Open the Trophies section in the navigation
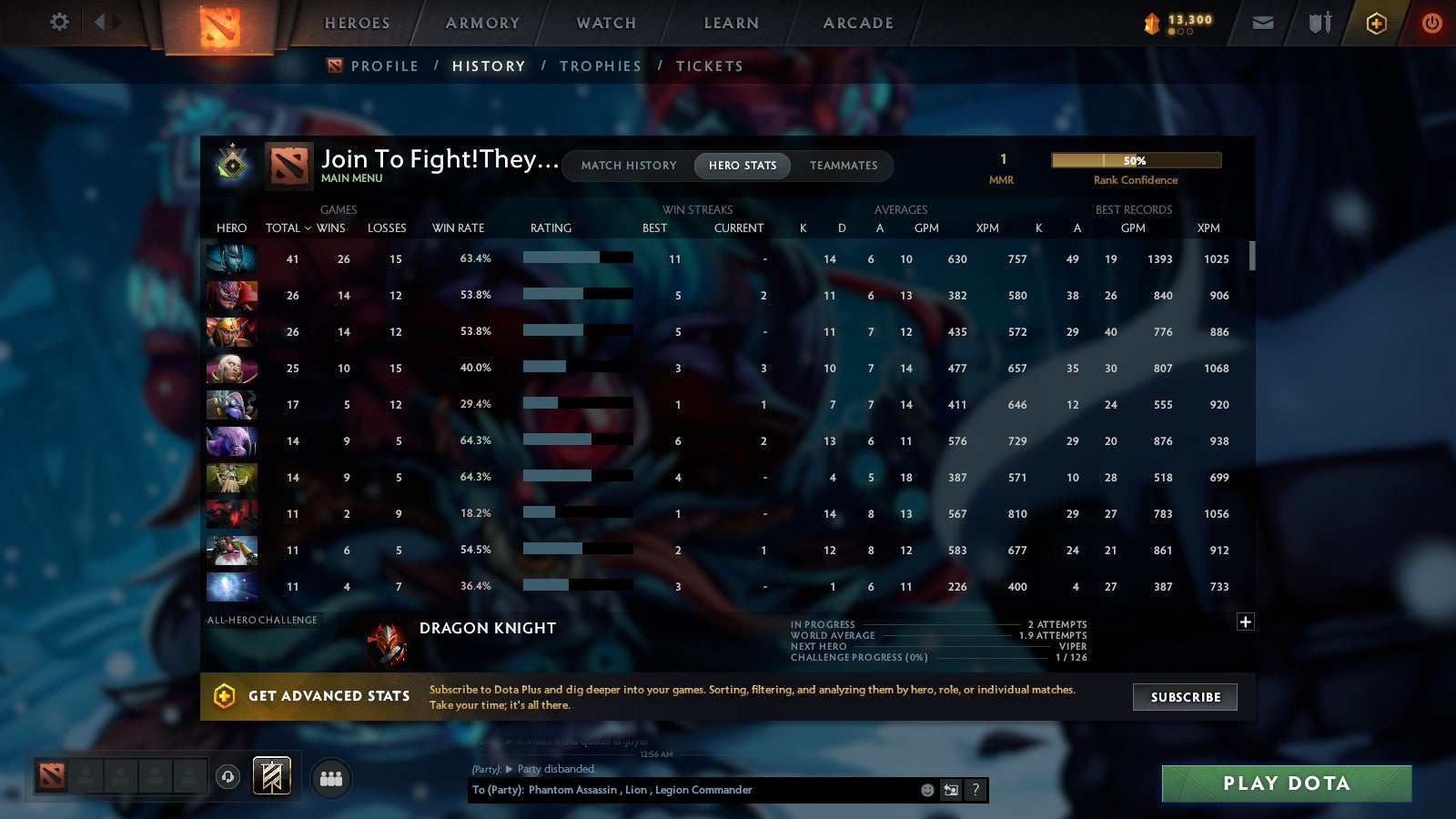 click(601, 66)
